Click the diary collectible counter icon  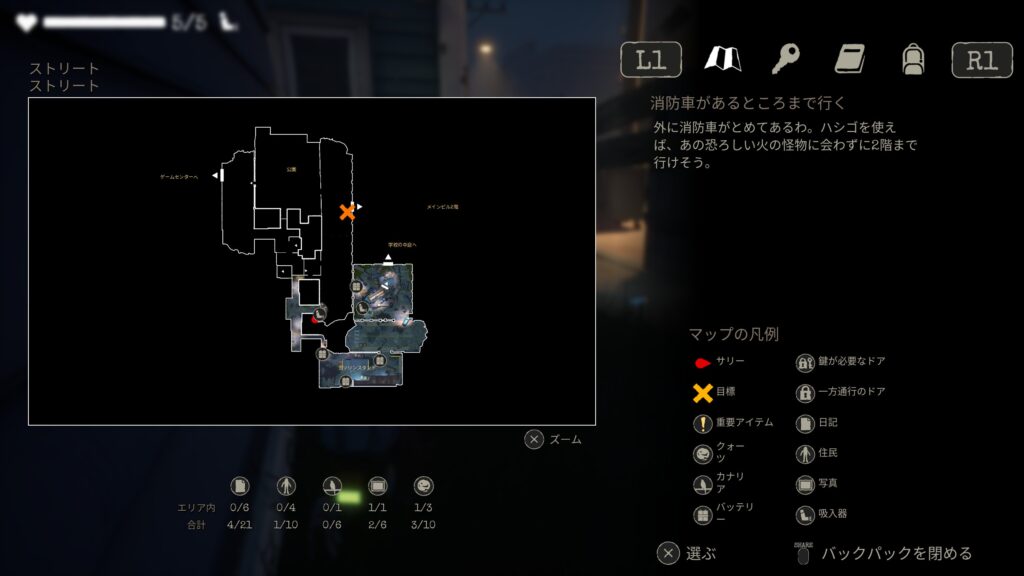[240, 486]
